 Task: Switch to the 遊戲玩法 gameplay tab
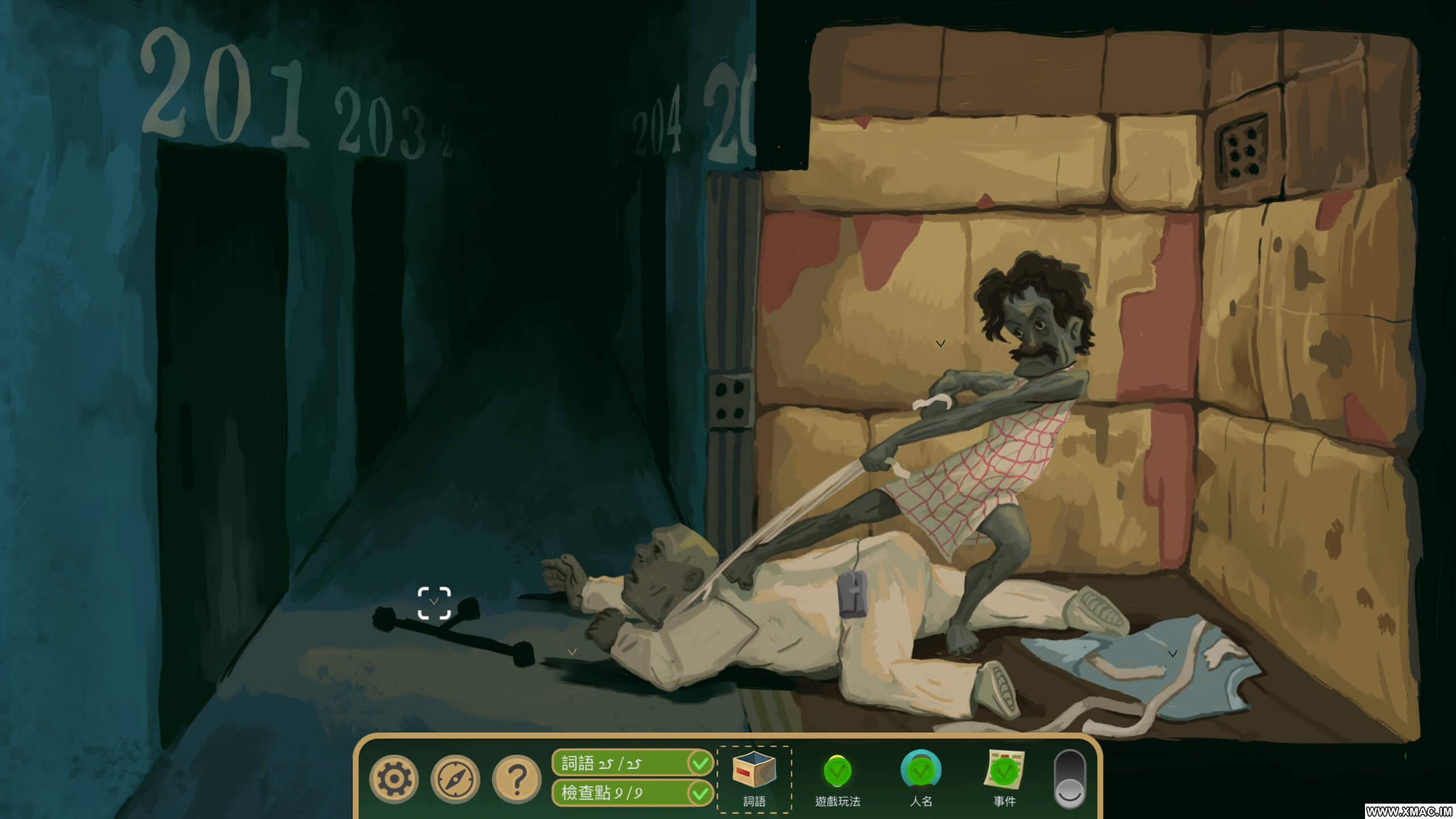[837, 779]
